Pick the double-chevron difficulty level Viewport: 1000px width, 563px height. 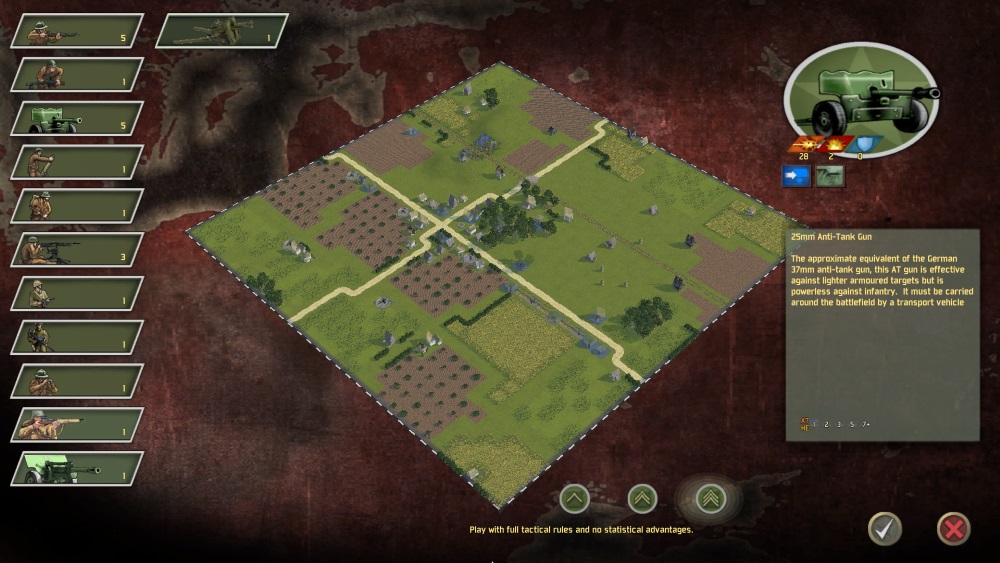coord(641,497)
